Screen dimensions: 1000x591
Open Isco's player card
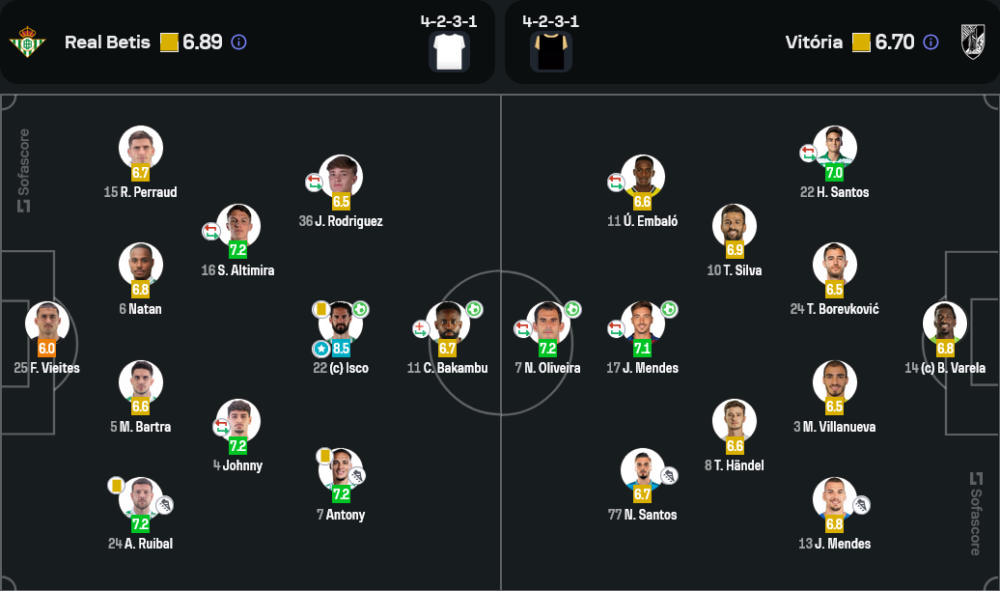pyautogui.click(x=341, y=323)
